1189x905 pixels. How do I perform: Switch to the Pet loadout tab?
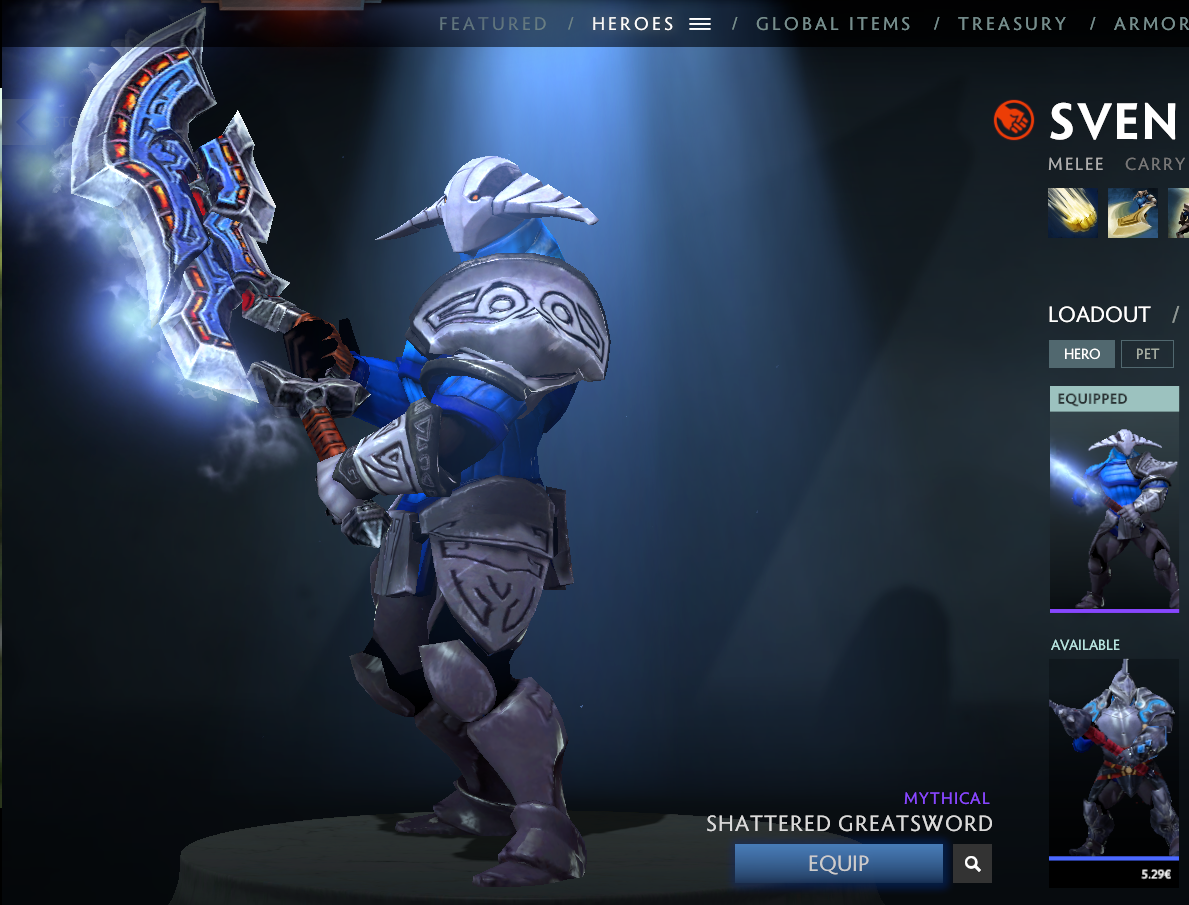pyautogui.click(x=1147, y=354)
